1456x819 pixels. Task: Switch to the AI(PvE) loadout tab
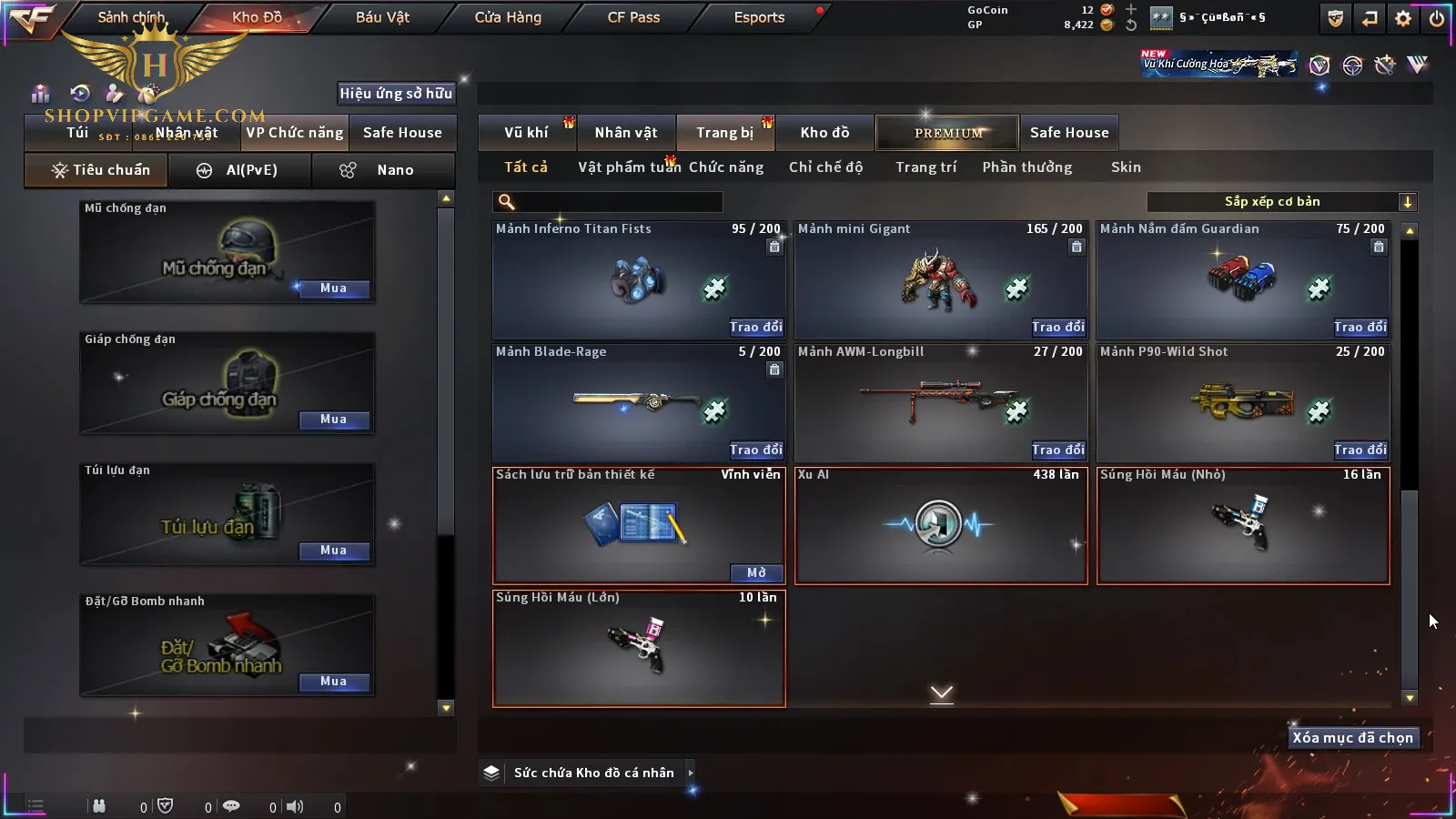[240, 170]
